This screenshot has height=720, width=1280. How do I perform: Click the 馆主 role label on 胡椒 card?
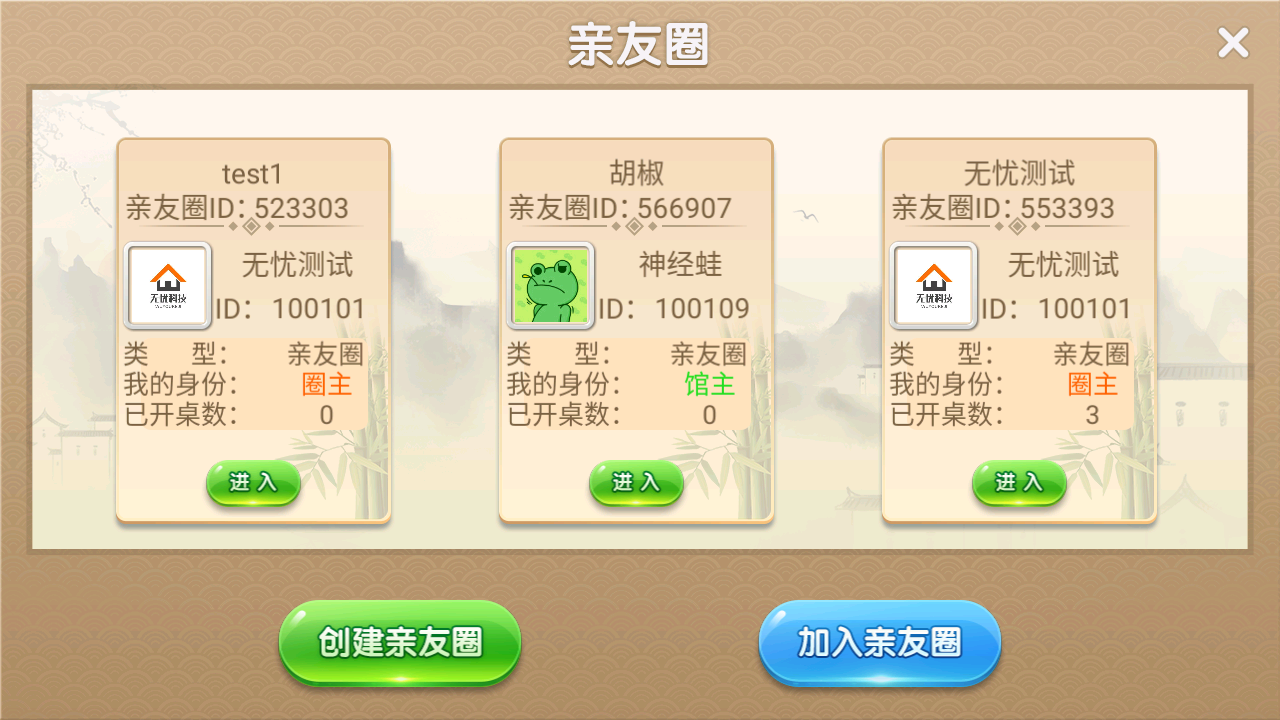(x=710, y=383)
